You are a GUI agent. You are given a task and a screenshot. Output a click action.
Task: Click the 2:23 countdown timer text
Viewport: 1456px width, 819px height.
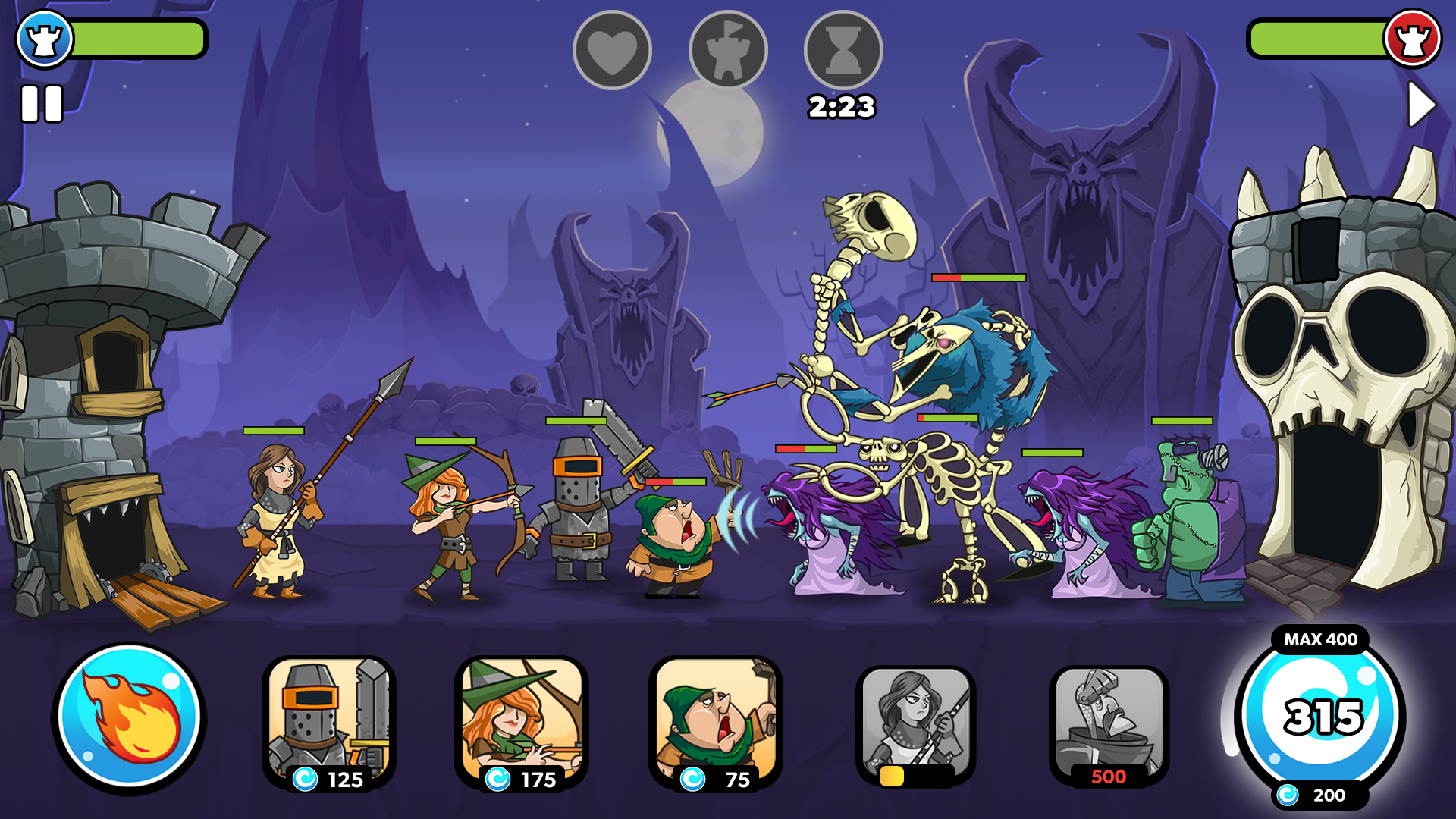842,107
